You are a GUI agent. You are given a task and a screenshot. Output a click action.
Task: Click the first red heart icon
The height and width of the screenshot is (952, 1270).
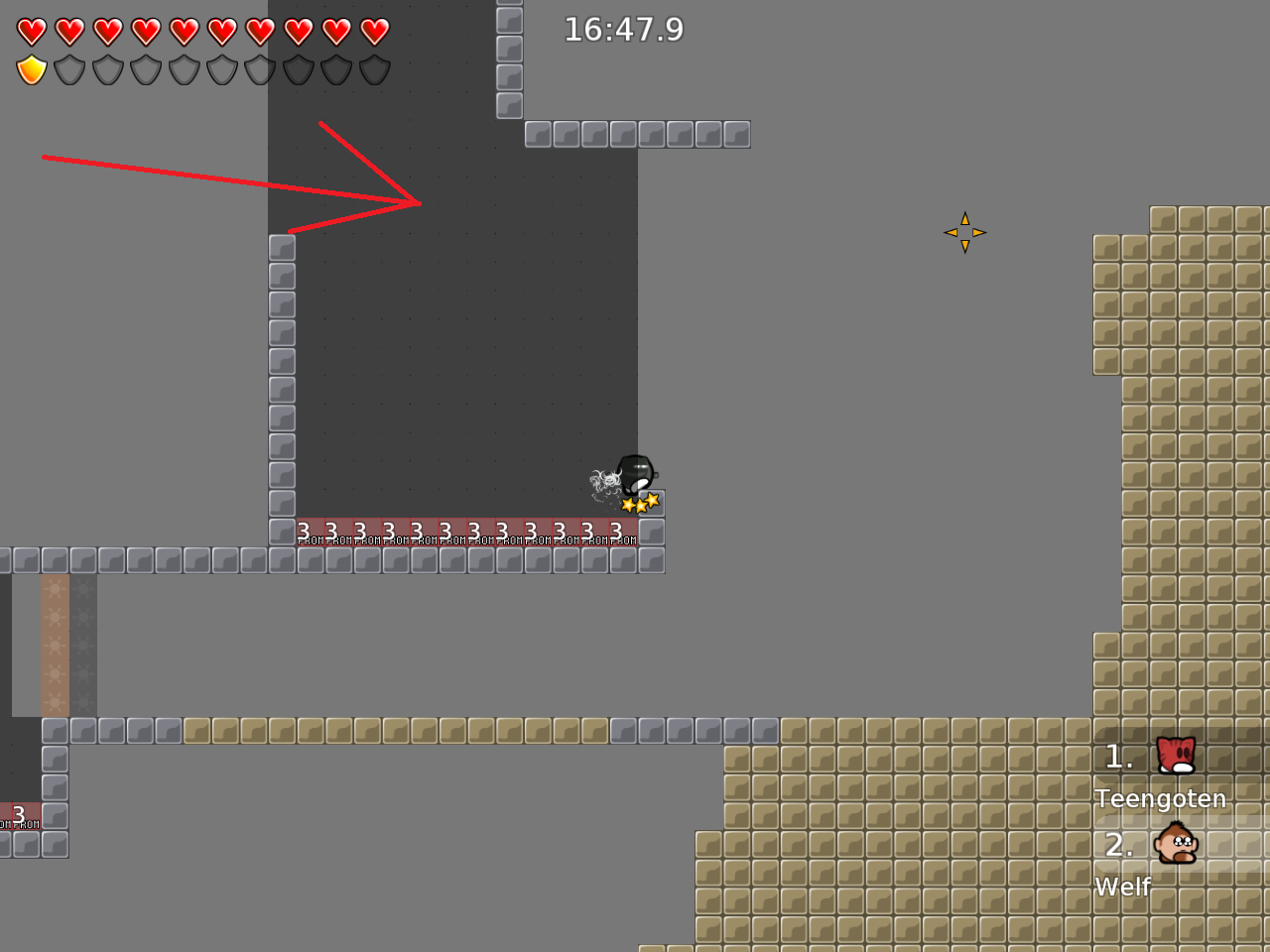point(31,31)
